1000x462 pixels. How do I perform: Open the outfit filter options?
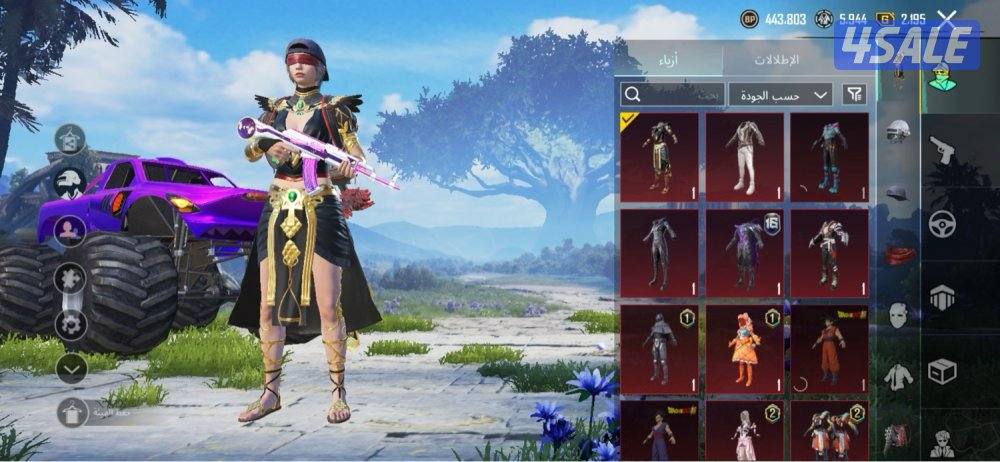click(854, 94)
